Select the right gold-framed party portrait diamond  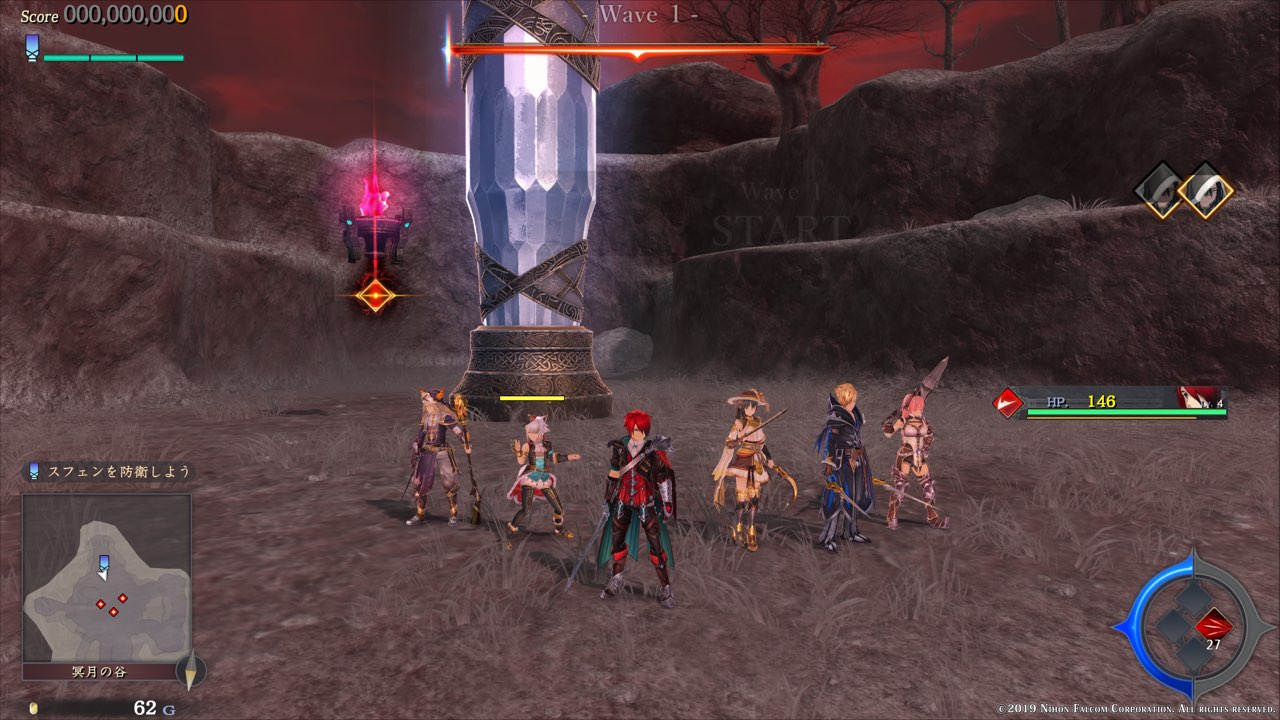point(1205,190)
